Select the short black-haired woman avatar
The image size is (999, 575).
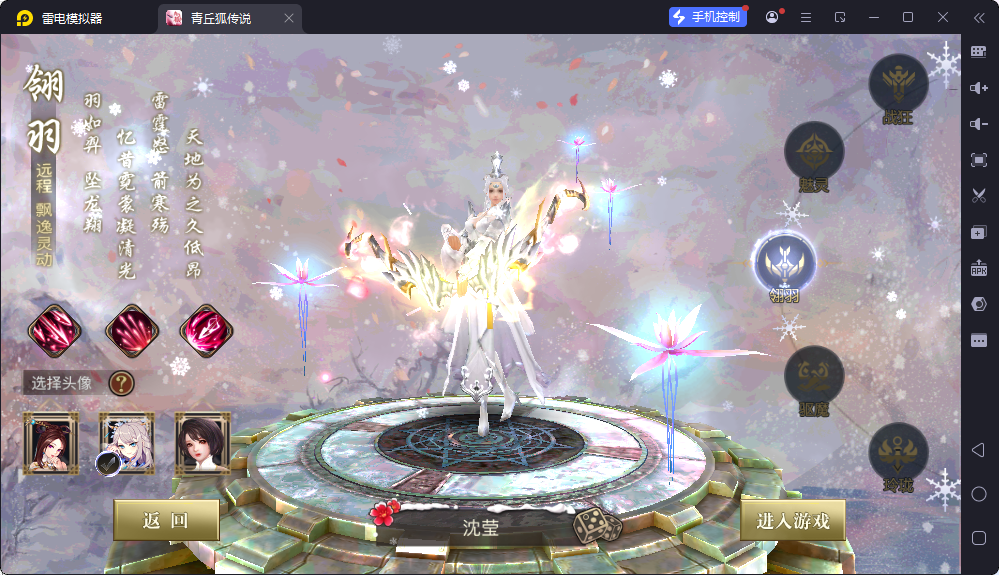(x=203, y=442)
